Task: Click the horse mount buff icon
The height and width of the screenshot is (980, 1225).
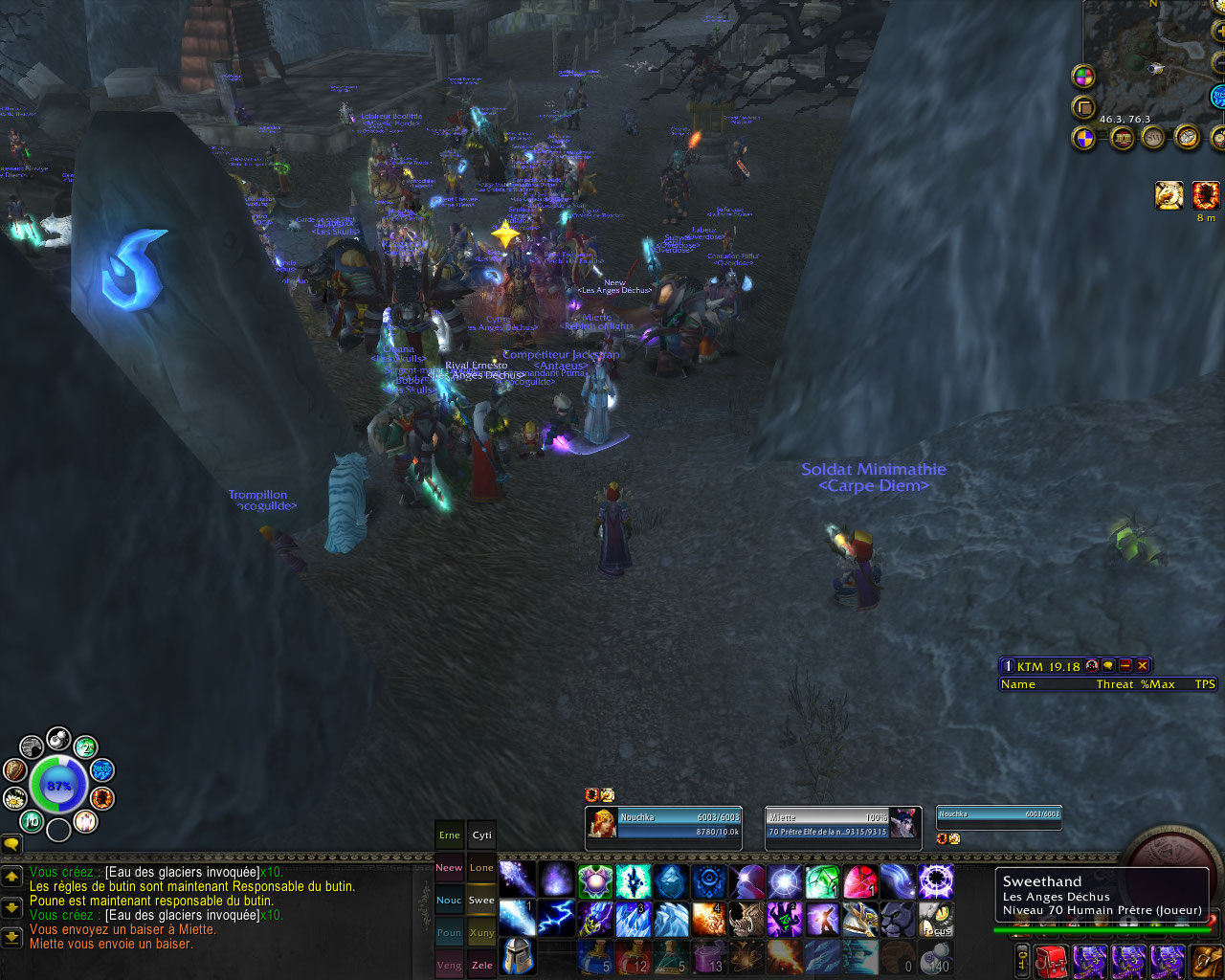Action: click(x=1169, y=195)
